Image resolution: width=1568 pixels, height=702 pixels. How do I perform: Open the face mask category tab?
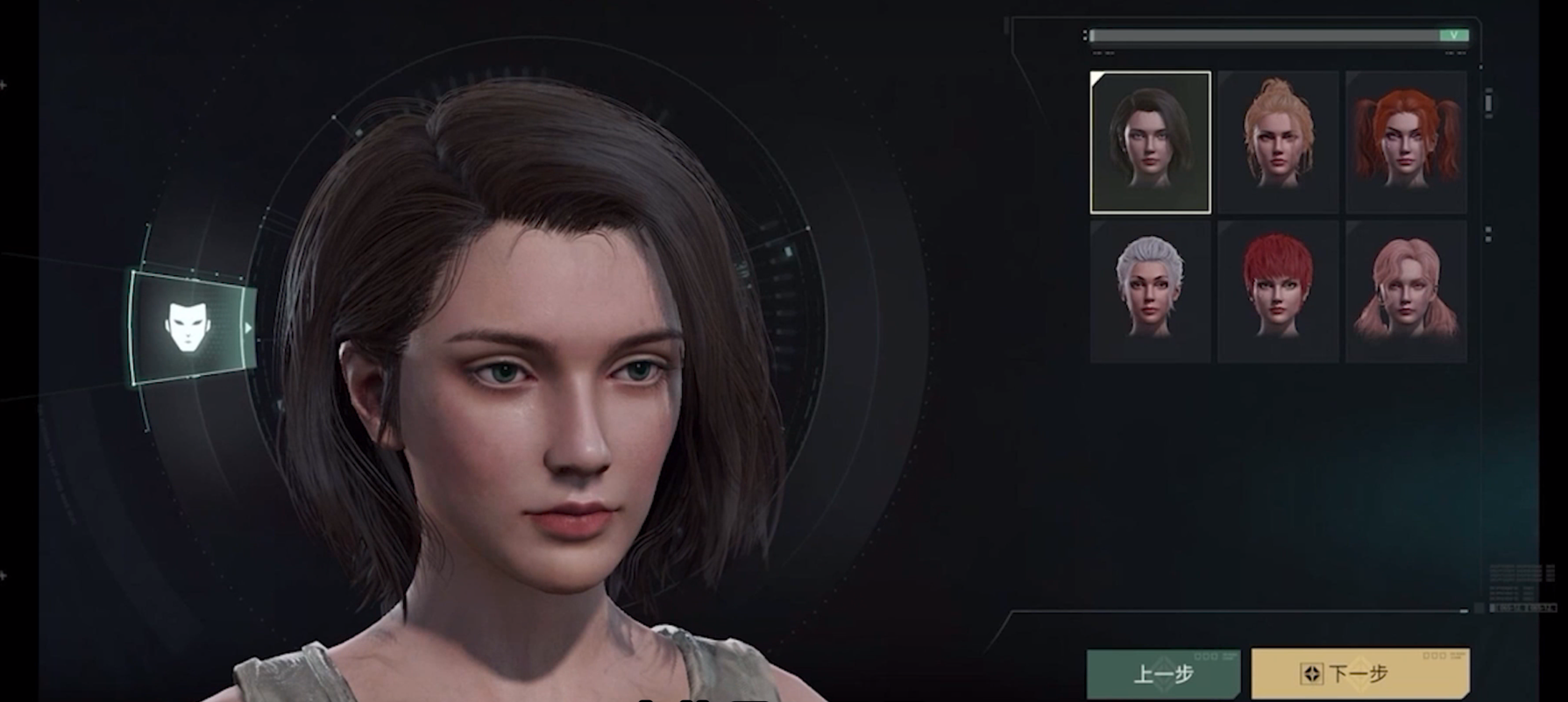189,327
